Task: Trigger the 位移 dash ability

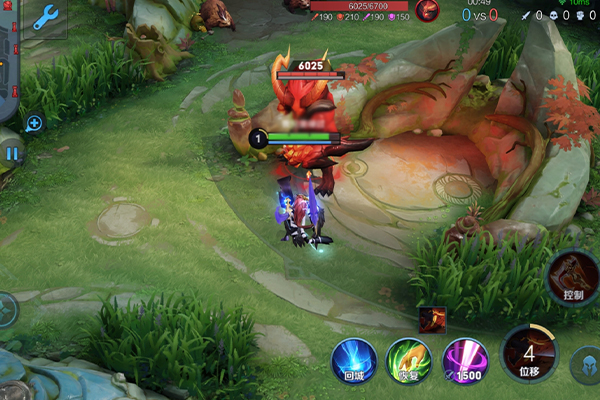Action: click(x=529, y=354)
